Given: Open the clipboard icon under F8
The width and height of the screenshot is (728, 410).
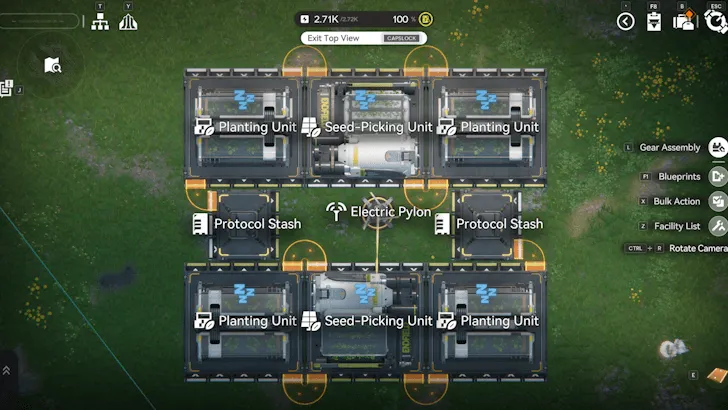Looking at the screenshot, I should [654, 22].
